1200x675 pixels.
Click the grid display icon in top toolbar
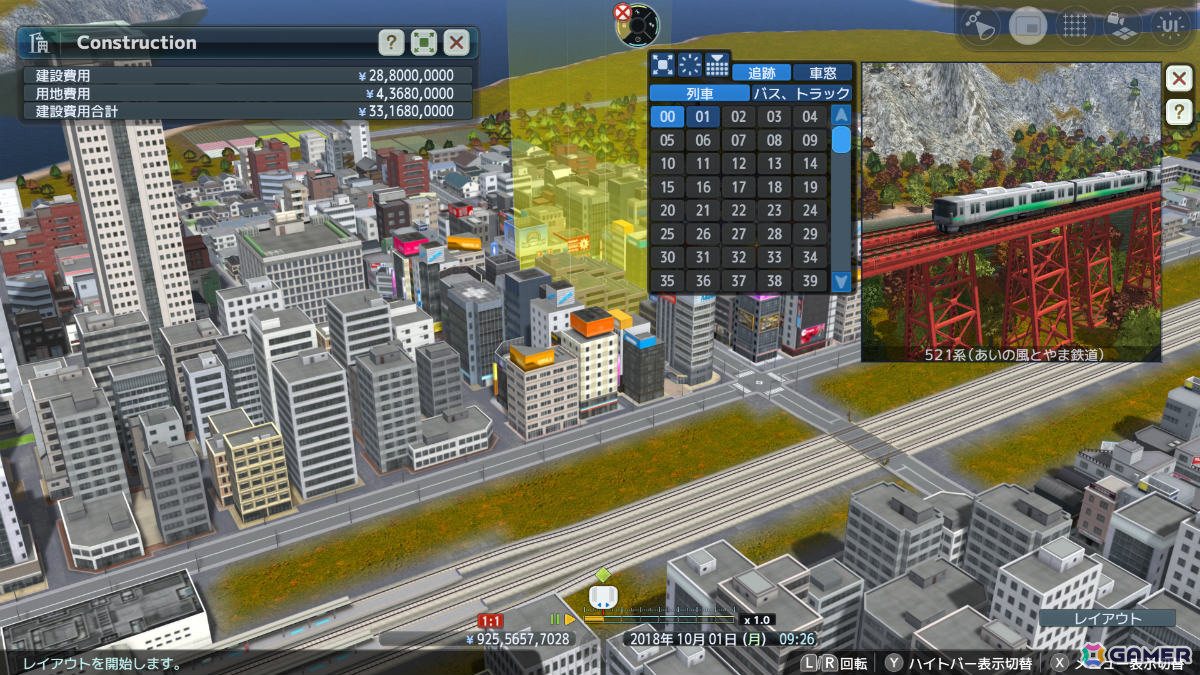(1075, 25)
